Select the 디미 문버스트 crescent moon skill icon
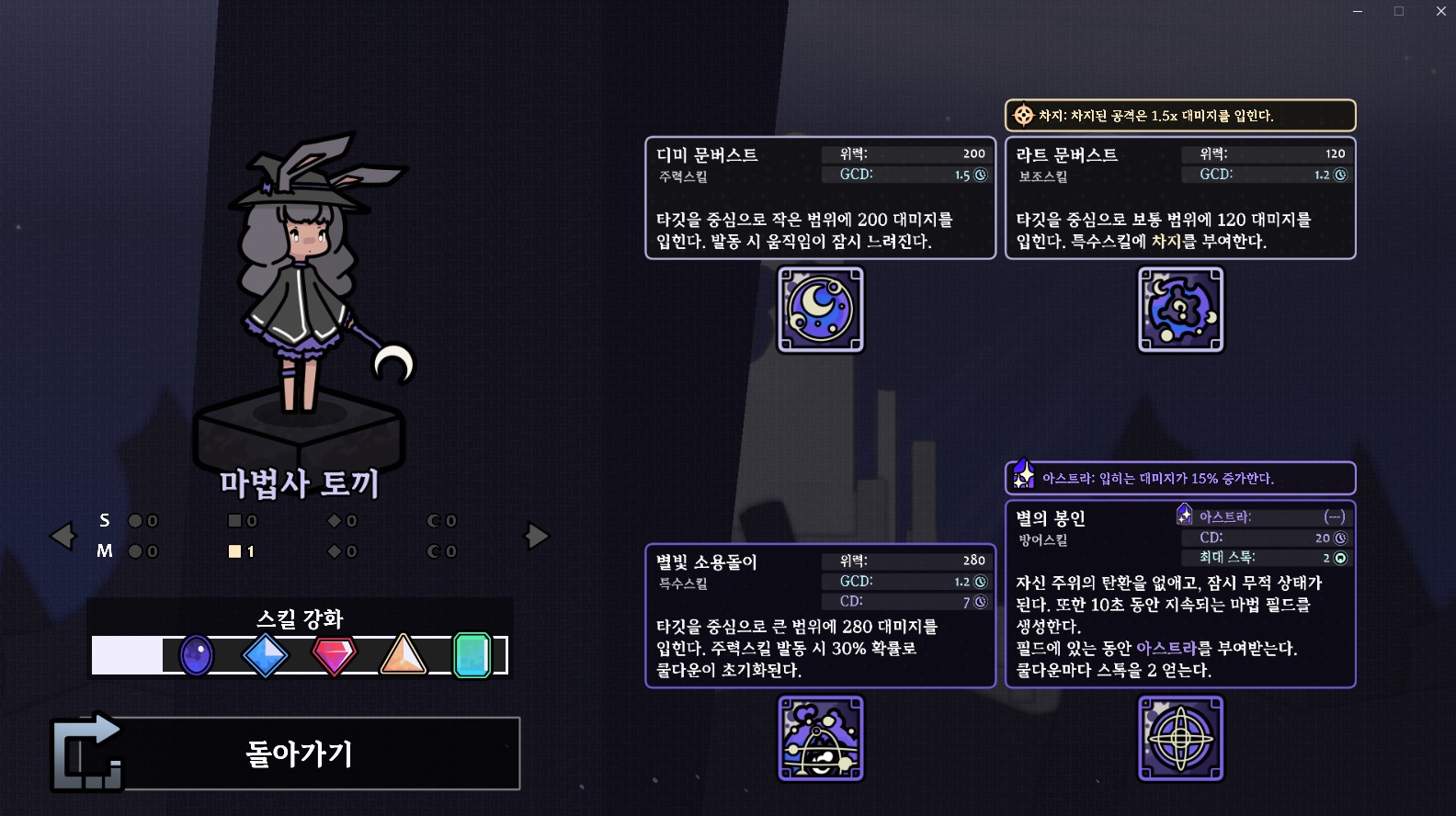This screenshot has height=816, width=1456. pos(821,310)
